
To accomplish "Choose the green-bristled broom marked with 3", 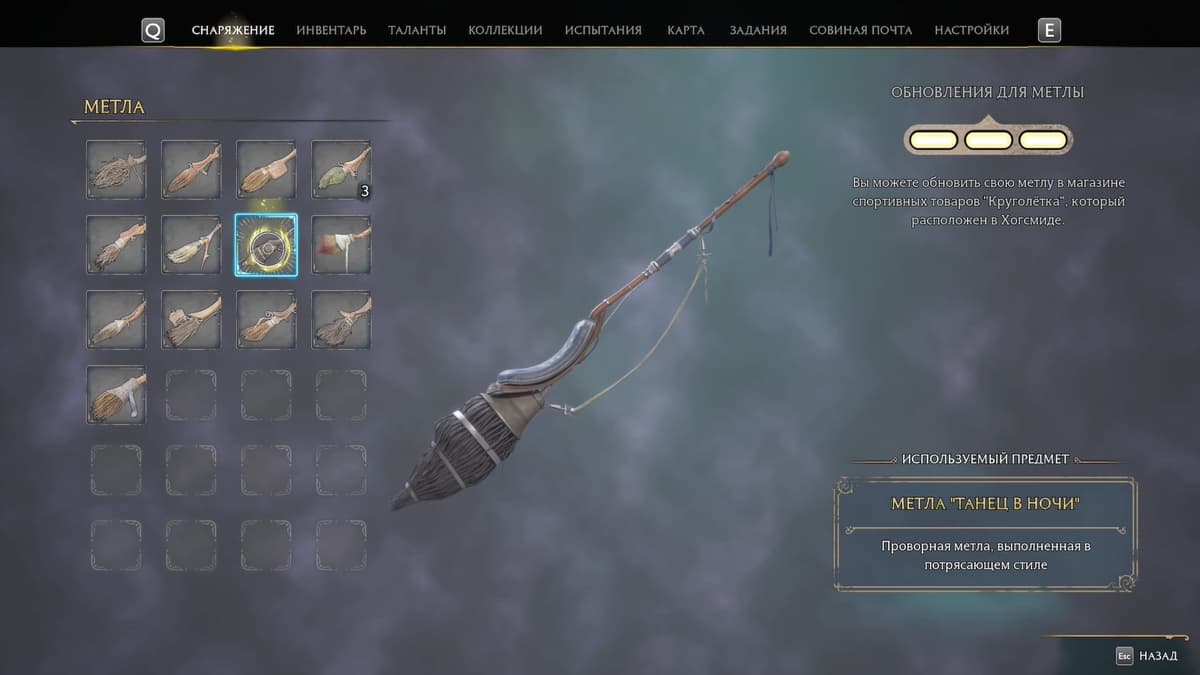I will tap(341, 170).
